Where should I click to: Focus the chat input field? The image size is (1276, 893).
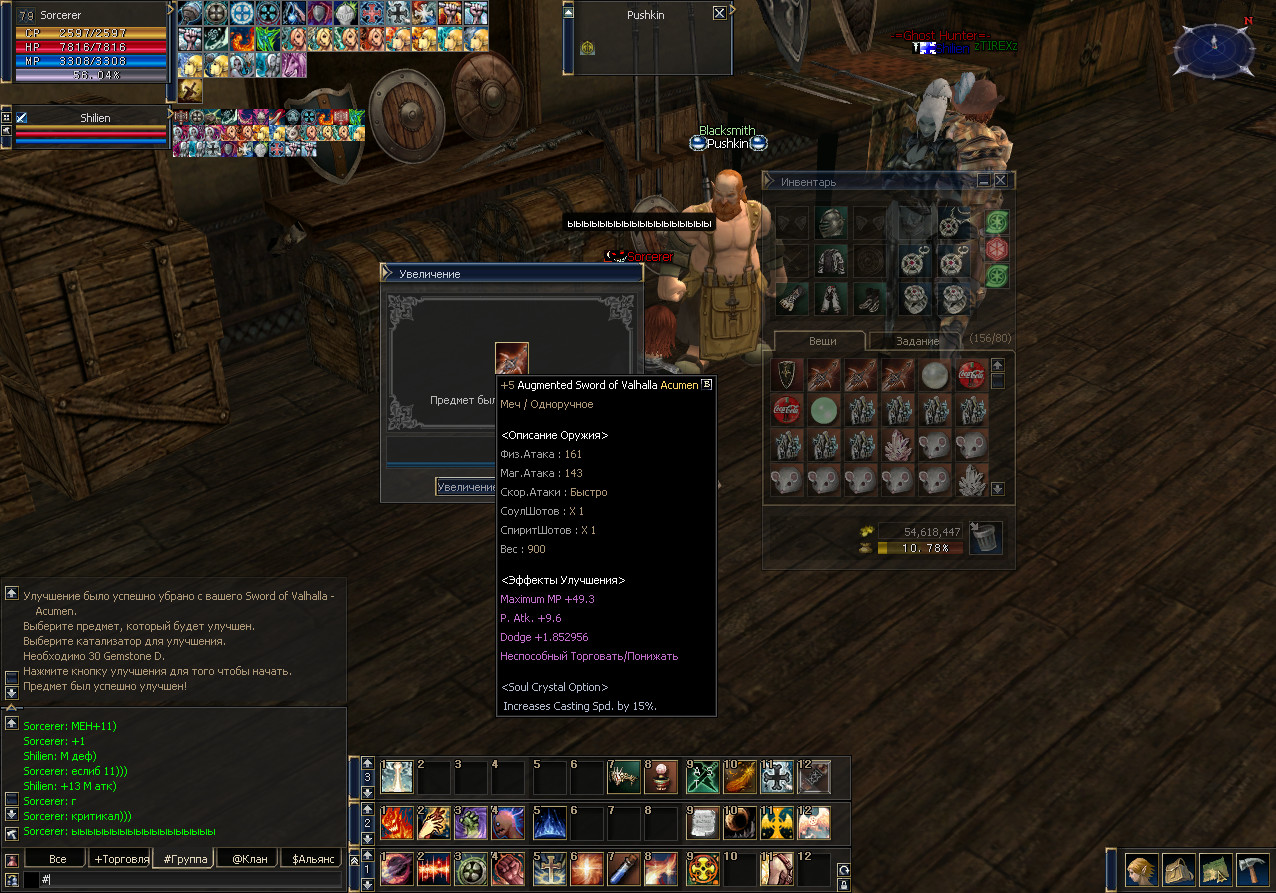click(x=190, y=880)
